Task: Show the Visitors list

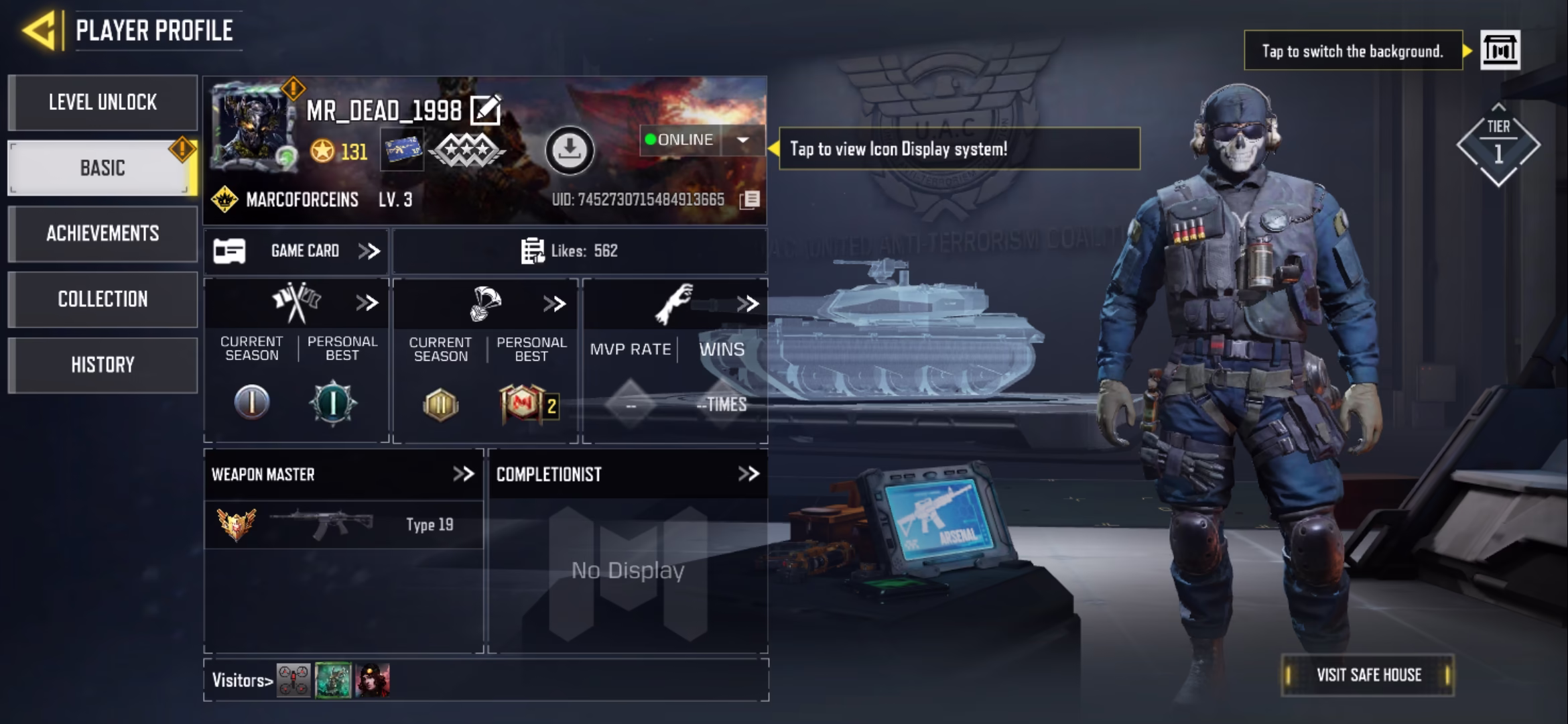Action: 243,680
